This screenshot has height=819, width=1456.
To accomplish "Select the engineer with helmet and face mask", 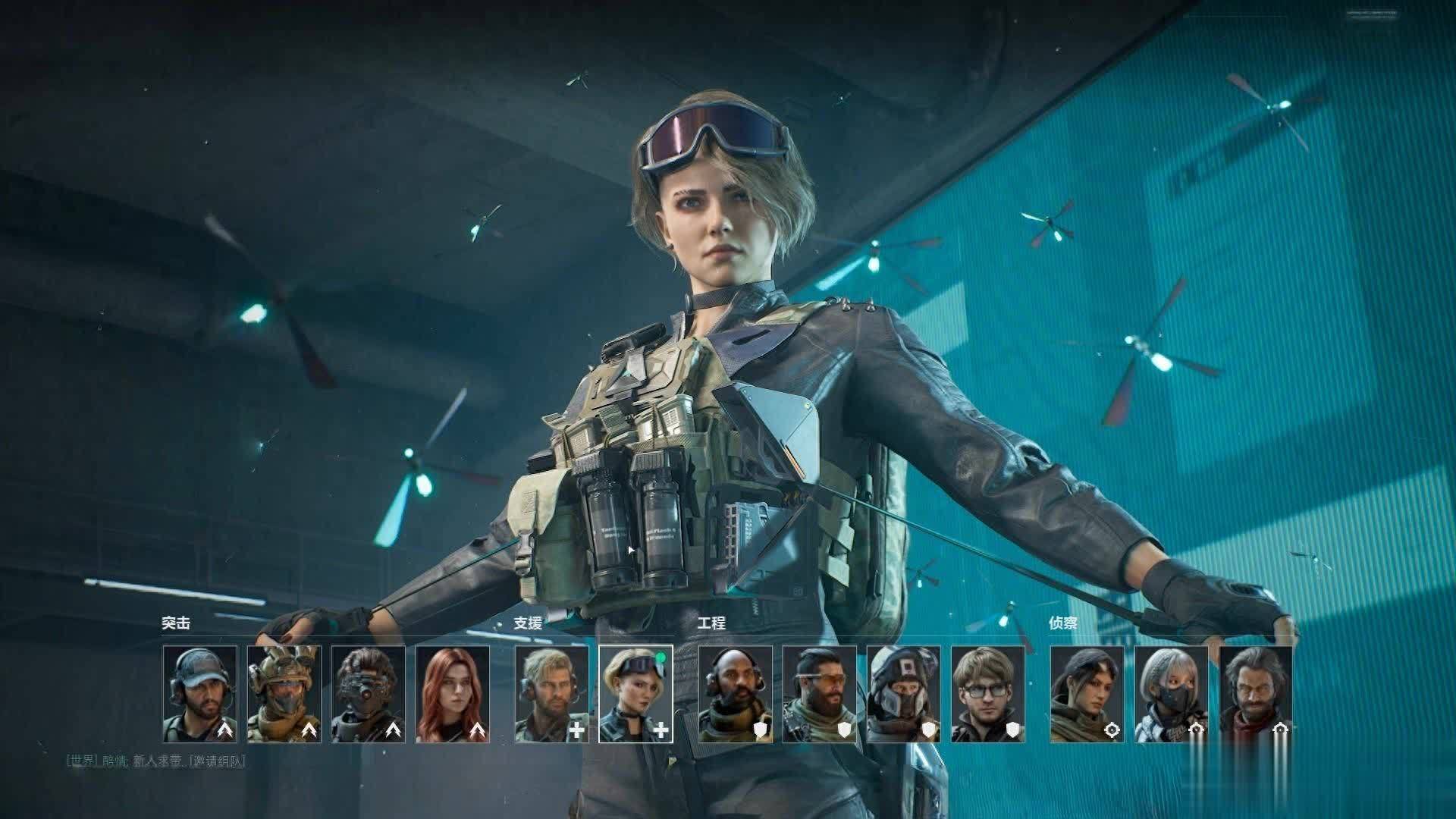I will [x=904, y=694].
